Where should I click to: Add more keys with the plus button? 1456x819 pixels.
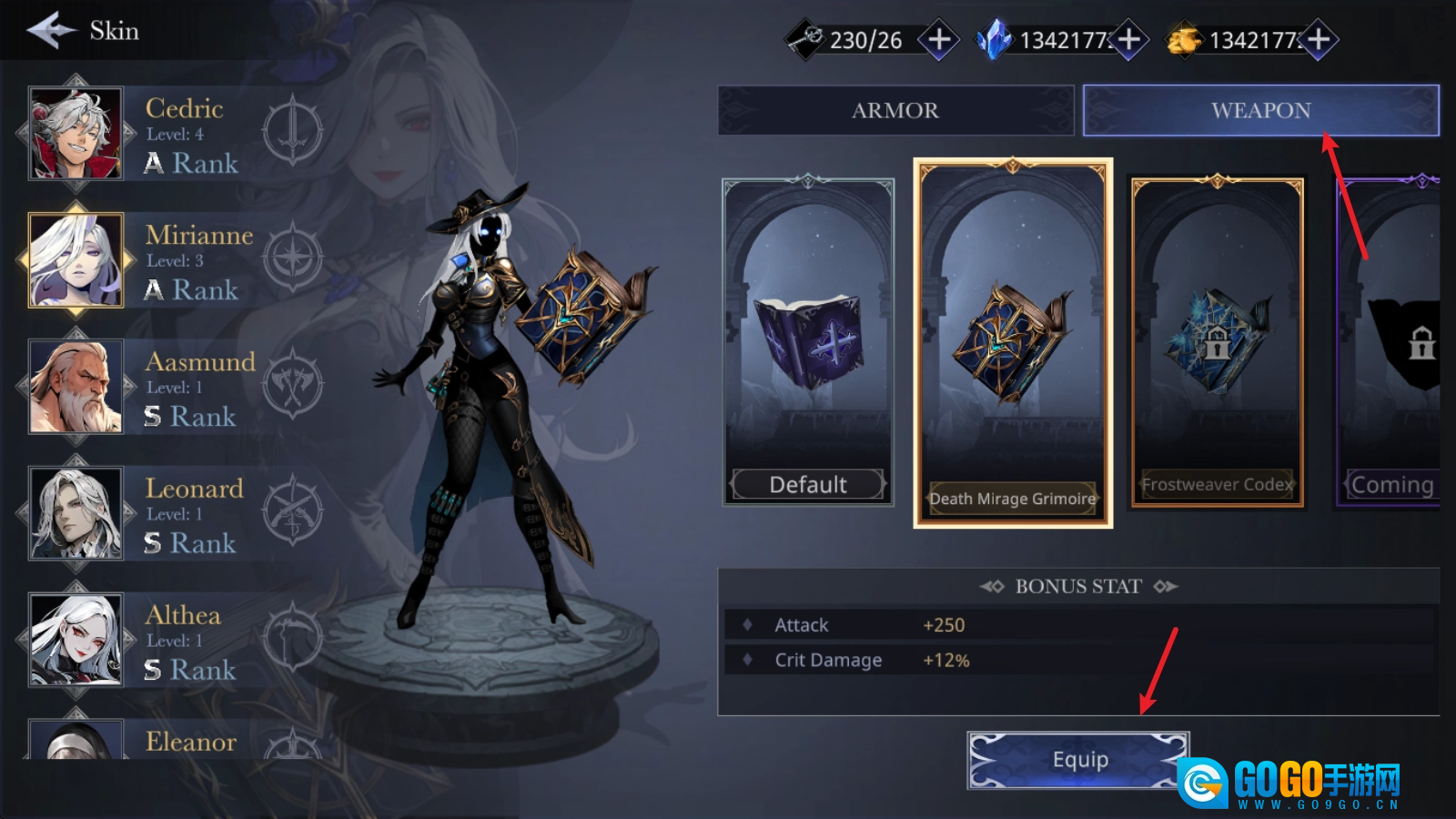click(x=939, y=40)
